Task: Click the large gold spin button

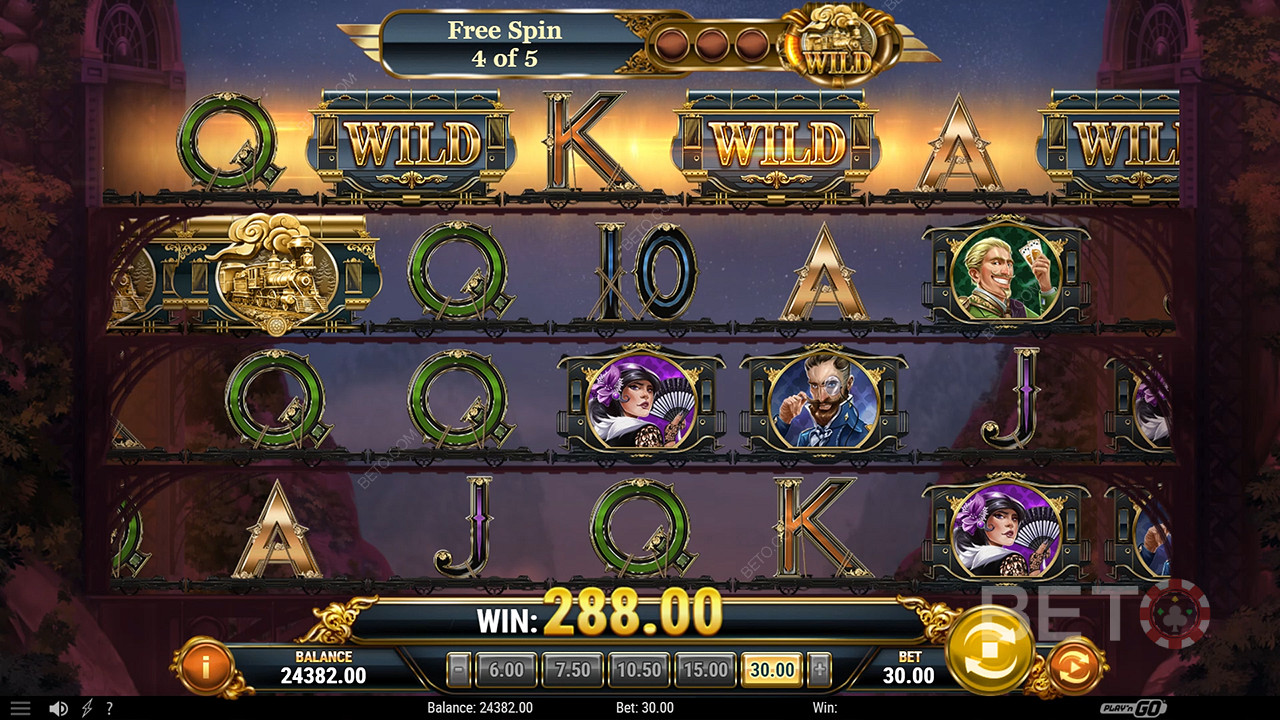Action: click(989, 650)
